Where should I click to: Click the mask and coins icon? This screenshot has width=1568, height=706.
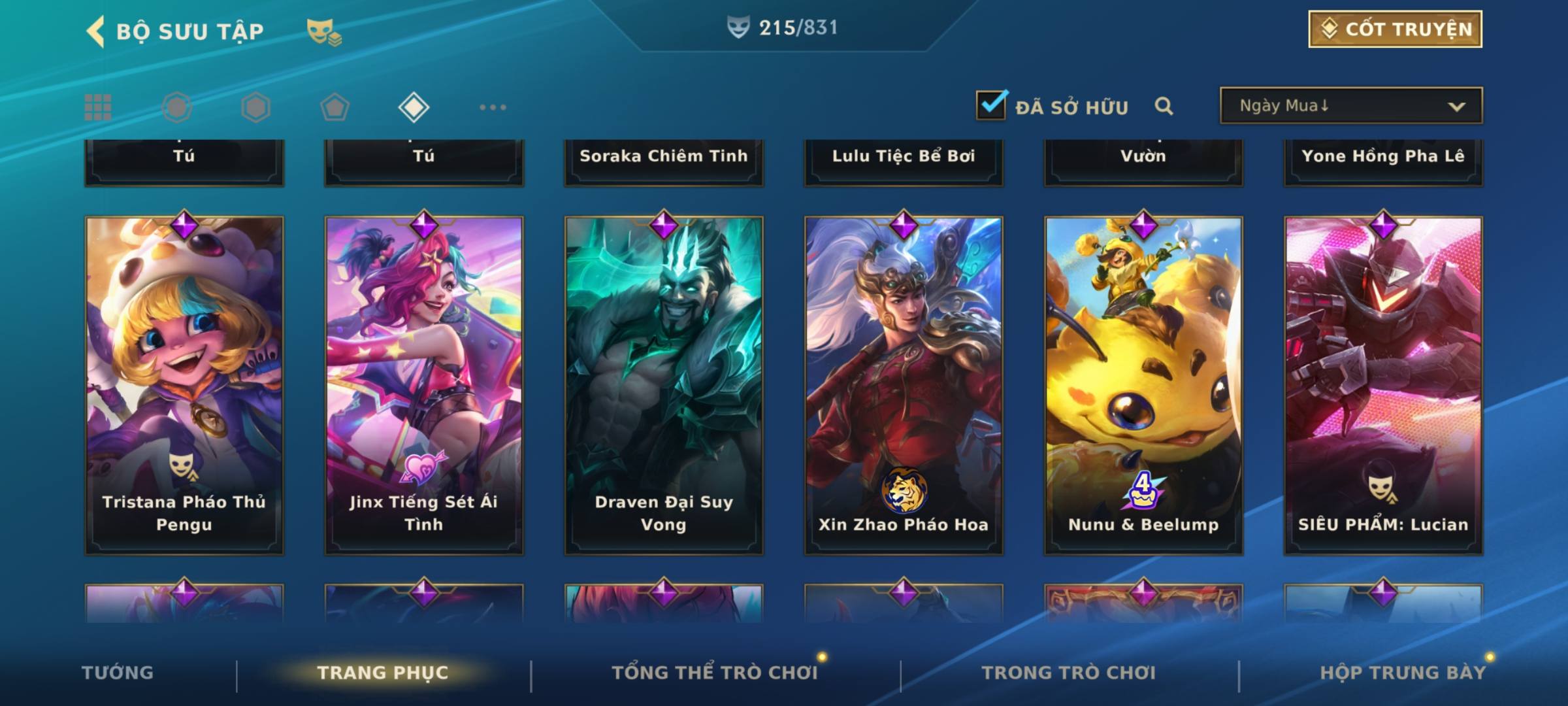click(x=324, y=31)
